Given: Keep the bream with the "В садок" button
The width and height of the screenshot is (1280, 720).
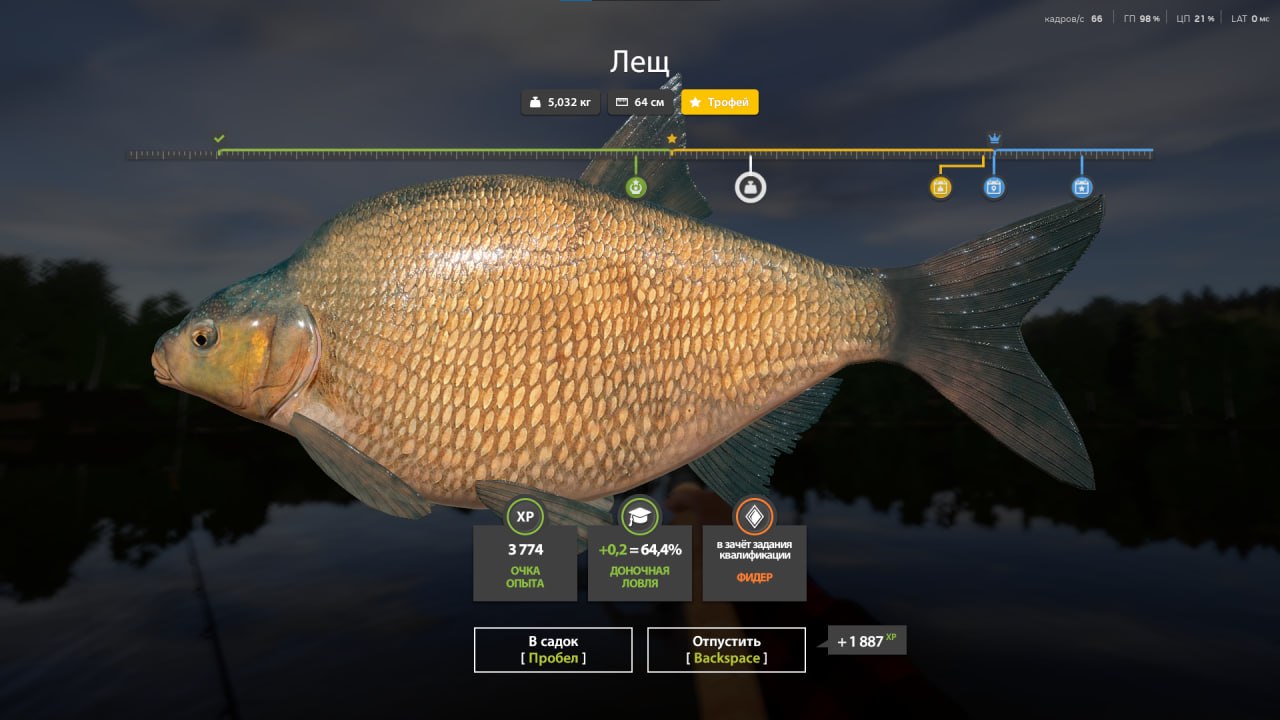Looking at the screenshot, I should point(553,649).
